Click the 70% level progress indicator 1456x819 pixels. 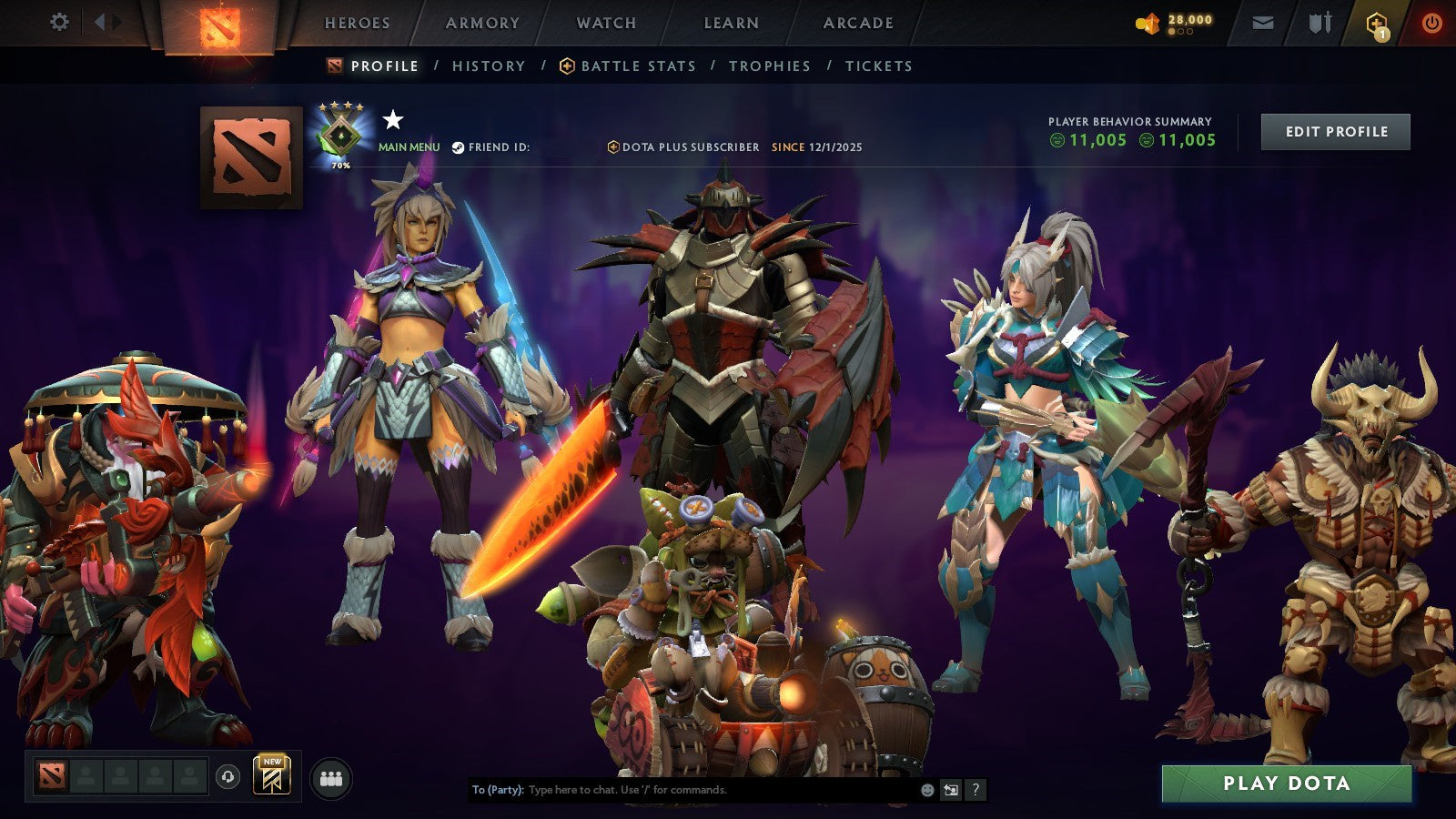pyautogui.click(x=339, y=166)
